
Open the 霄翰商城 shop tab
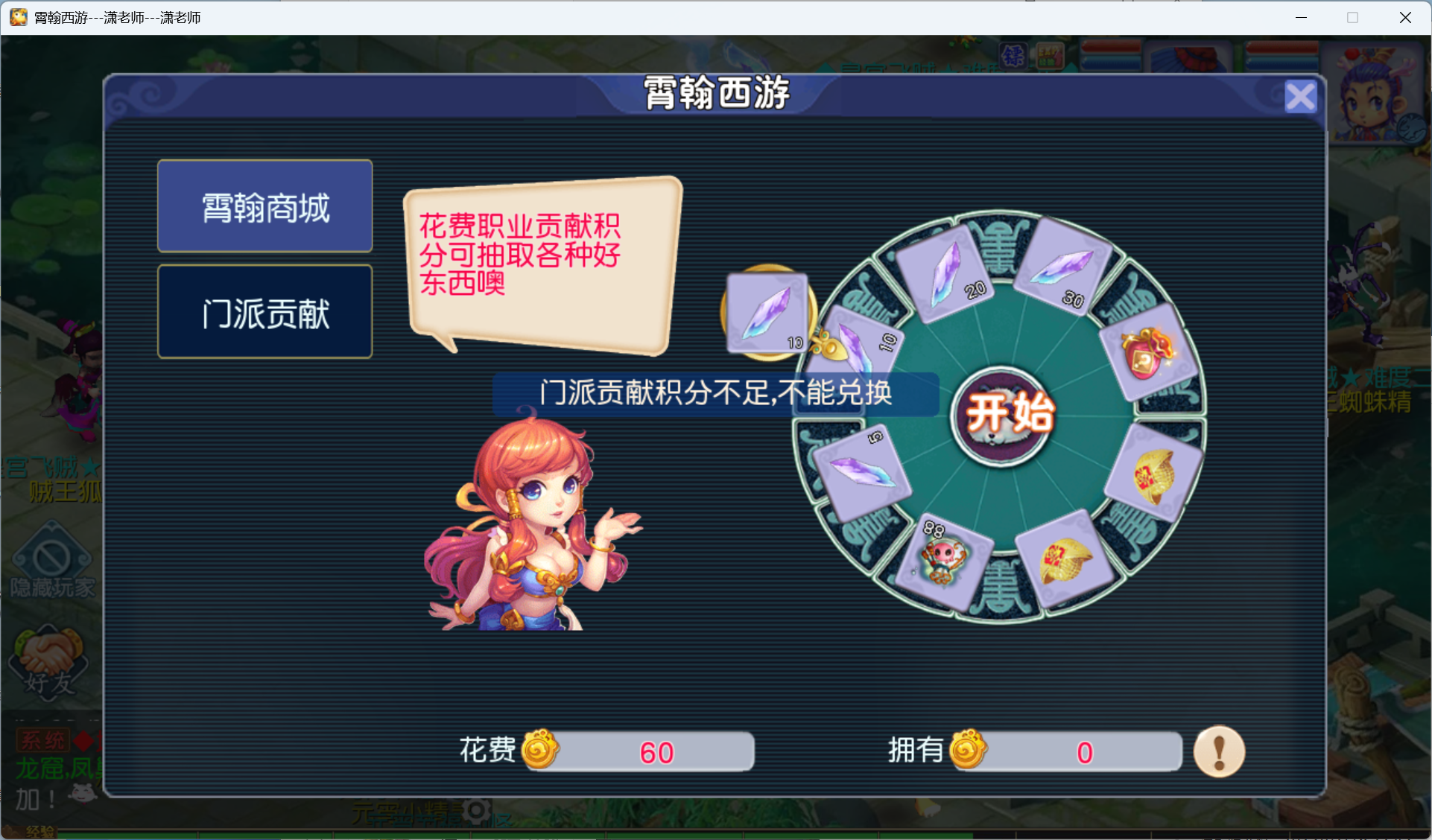point(264,206)
